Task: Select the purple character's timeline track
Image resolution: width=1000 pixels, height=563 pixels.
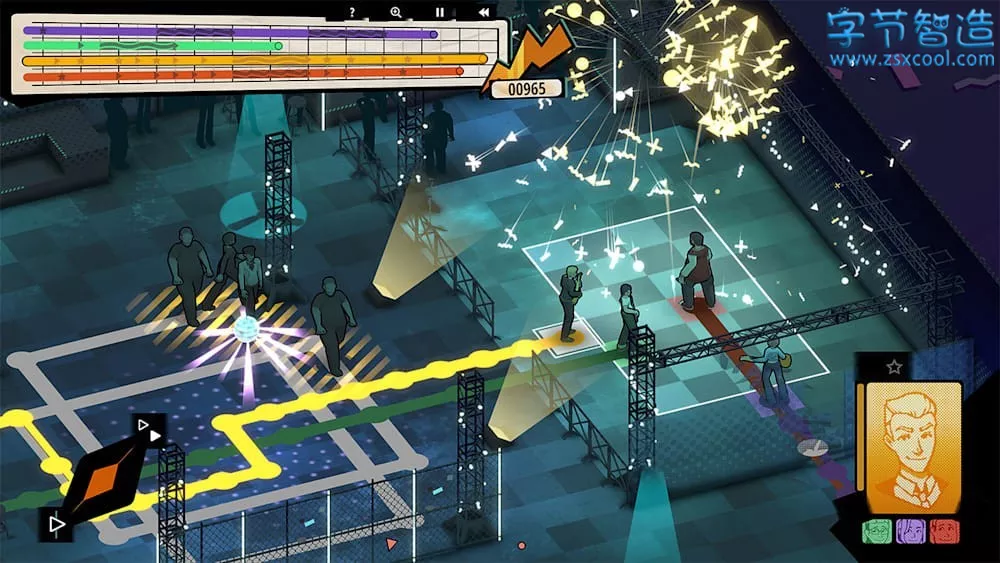Action: (230, 32)
